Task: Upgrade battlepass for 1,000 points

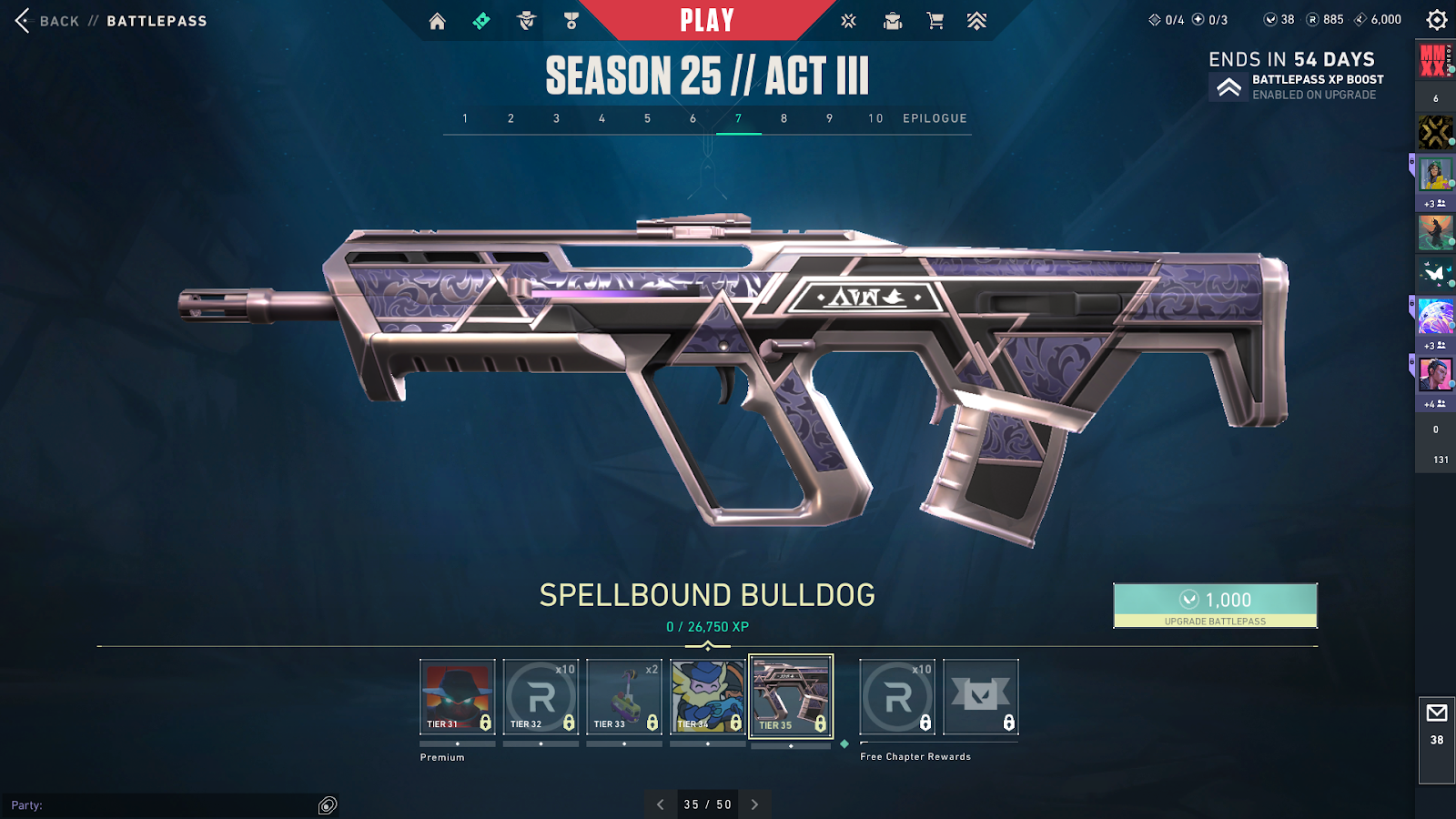Action: pos(1215,605)
